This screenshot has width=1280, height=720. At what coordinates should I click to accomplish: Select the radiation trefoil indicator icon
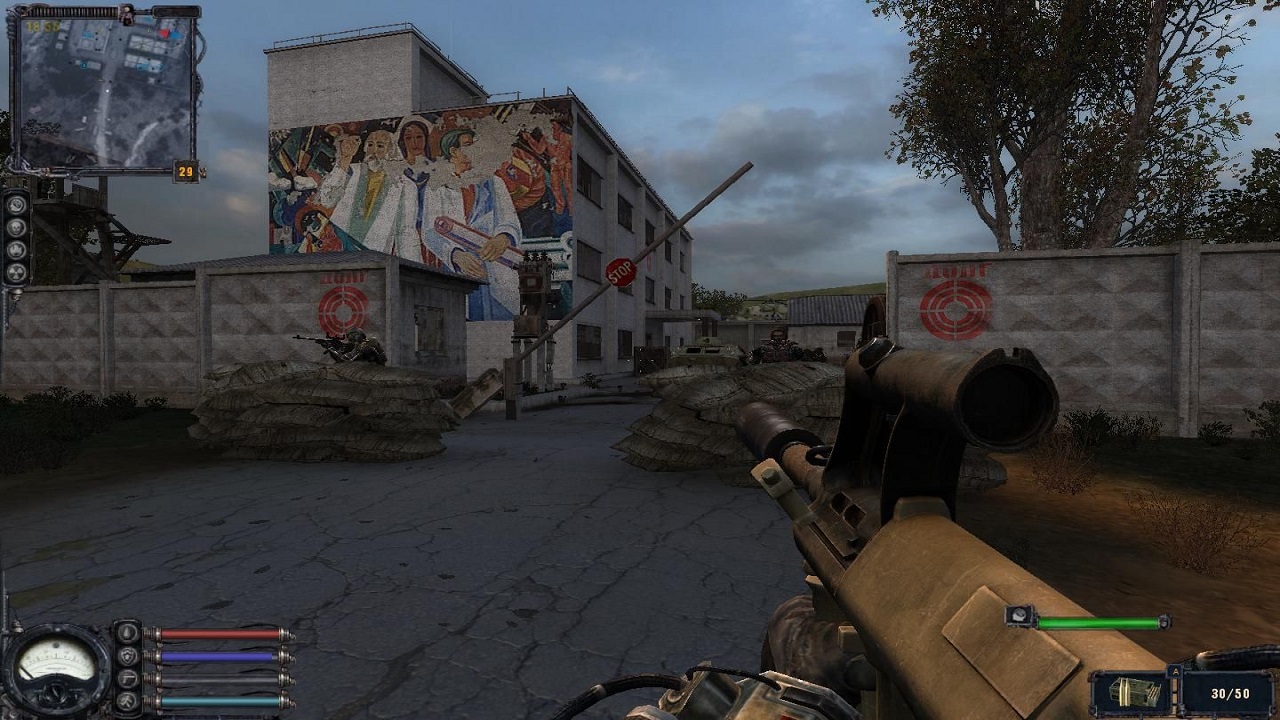point(16,272)
